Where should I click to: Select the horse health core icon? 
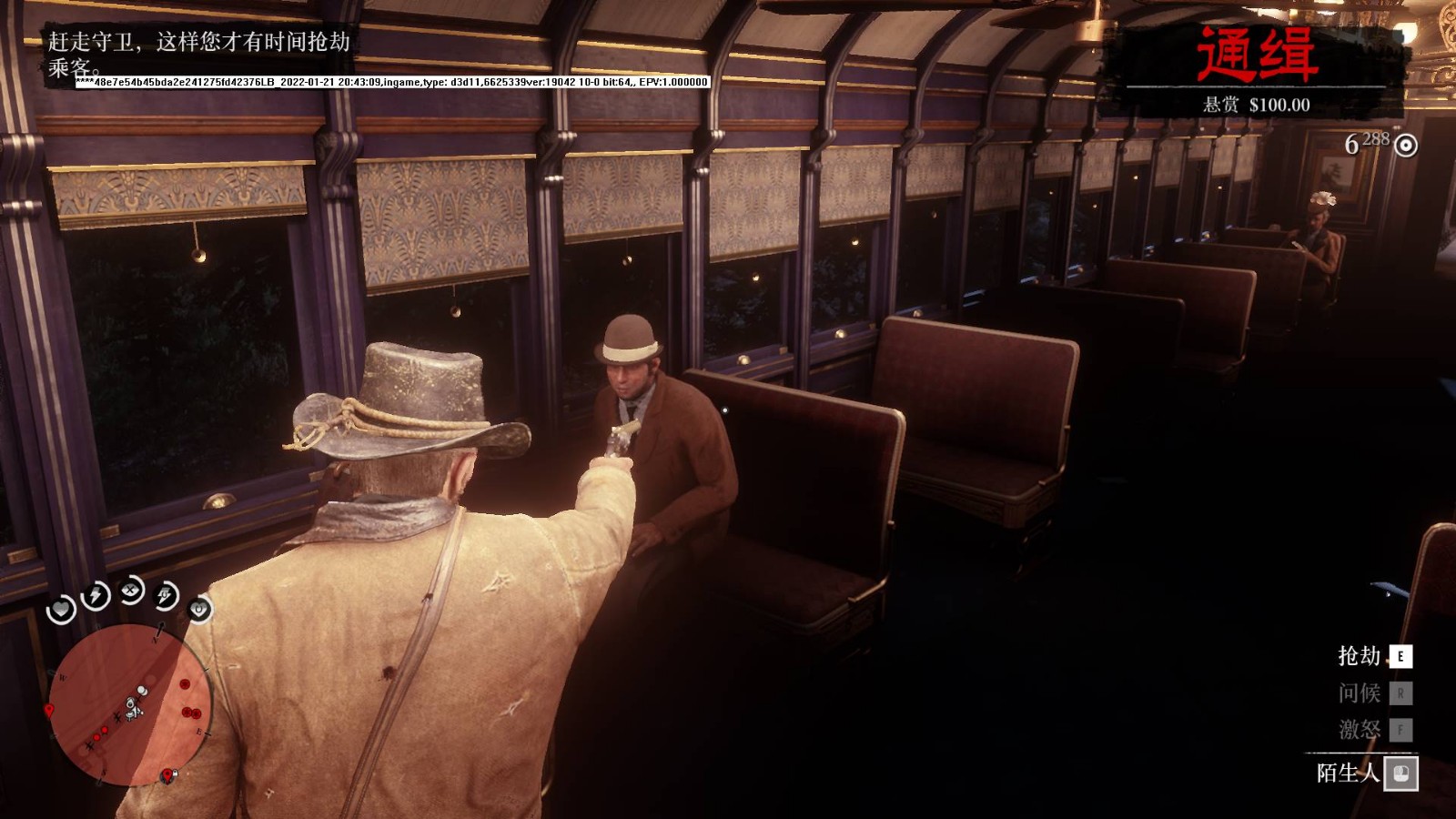point(199,609)
